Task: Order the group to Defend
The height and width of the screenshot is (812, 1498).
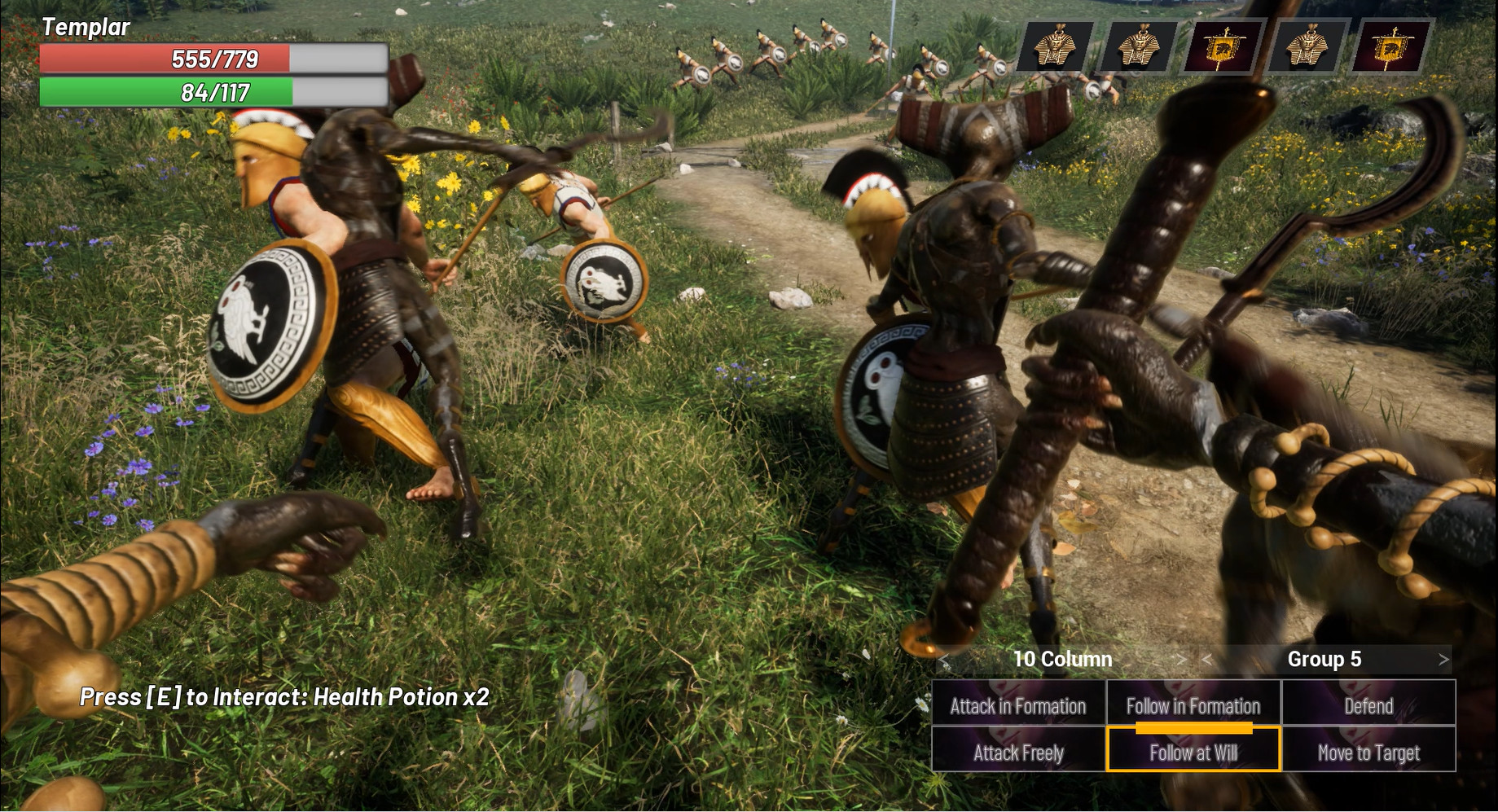Action: [x=1368, y=706]
